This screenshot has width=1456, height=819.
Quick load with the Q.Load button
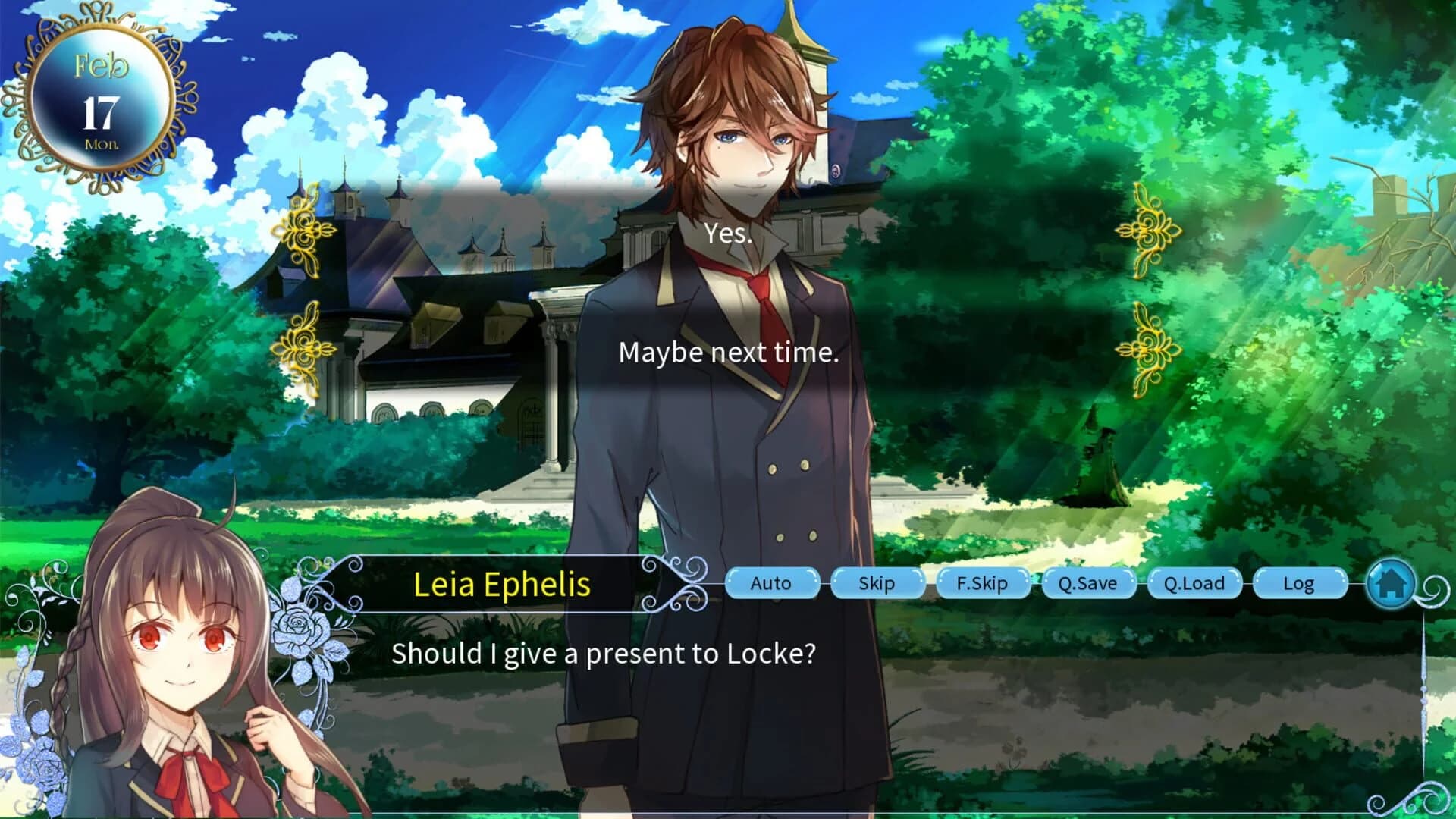(x=1195, y=584)
